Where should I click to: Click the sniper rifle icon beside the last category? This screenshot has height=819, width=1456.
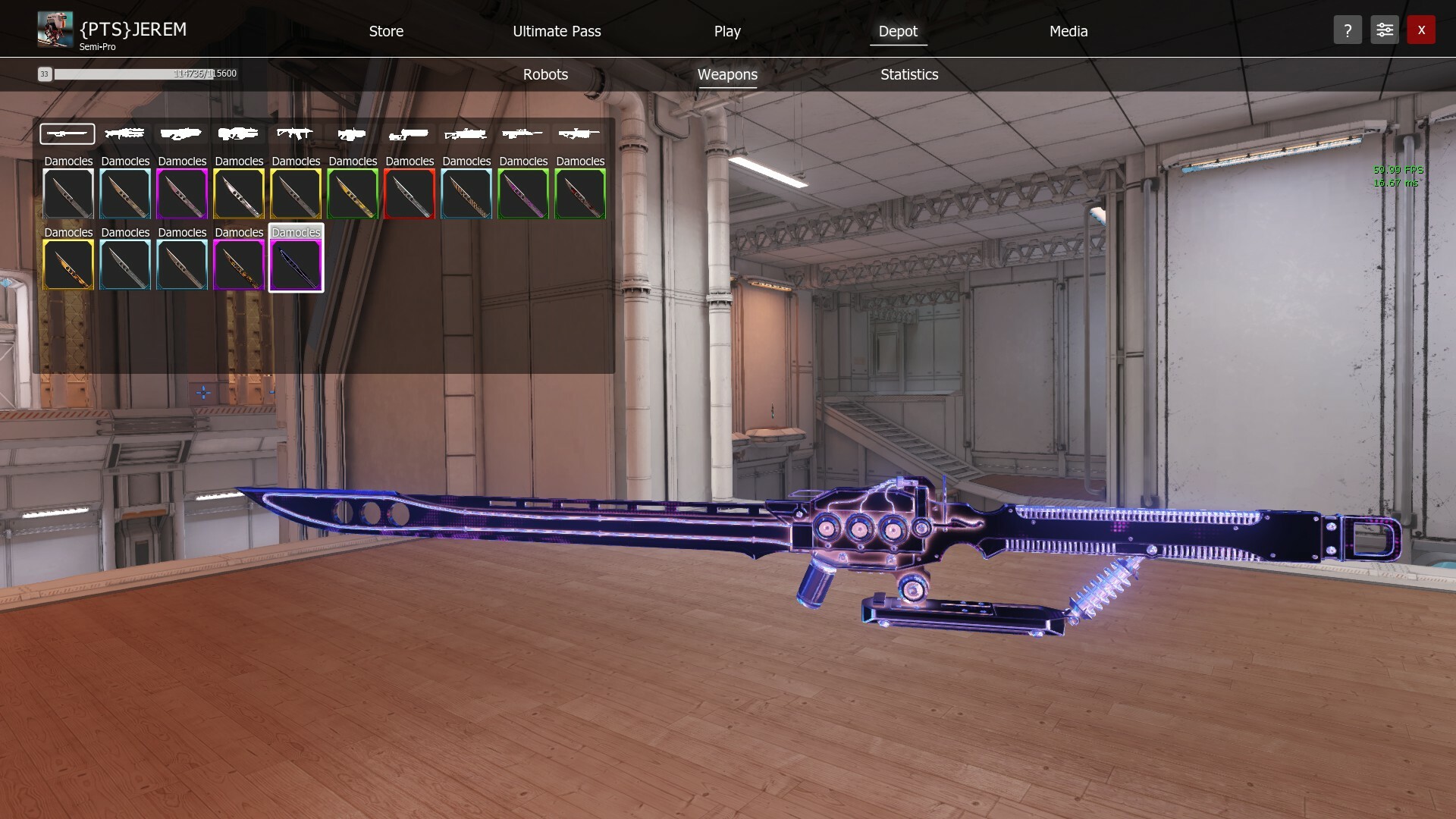523,133
